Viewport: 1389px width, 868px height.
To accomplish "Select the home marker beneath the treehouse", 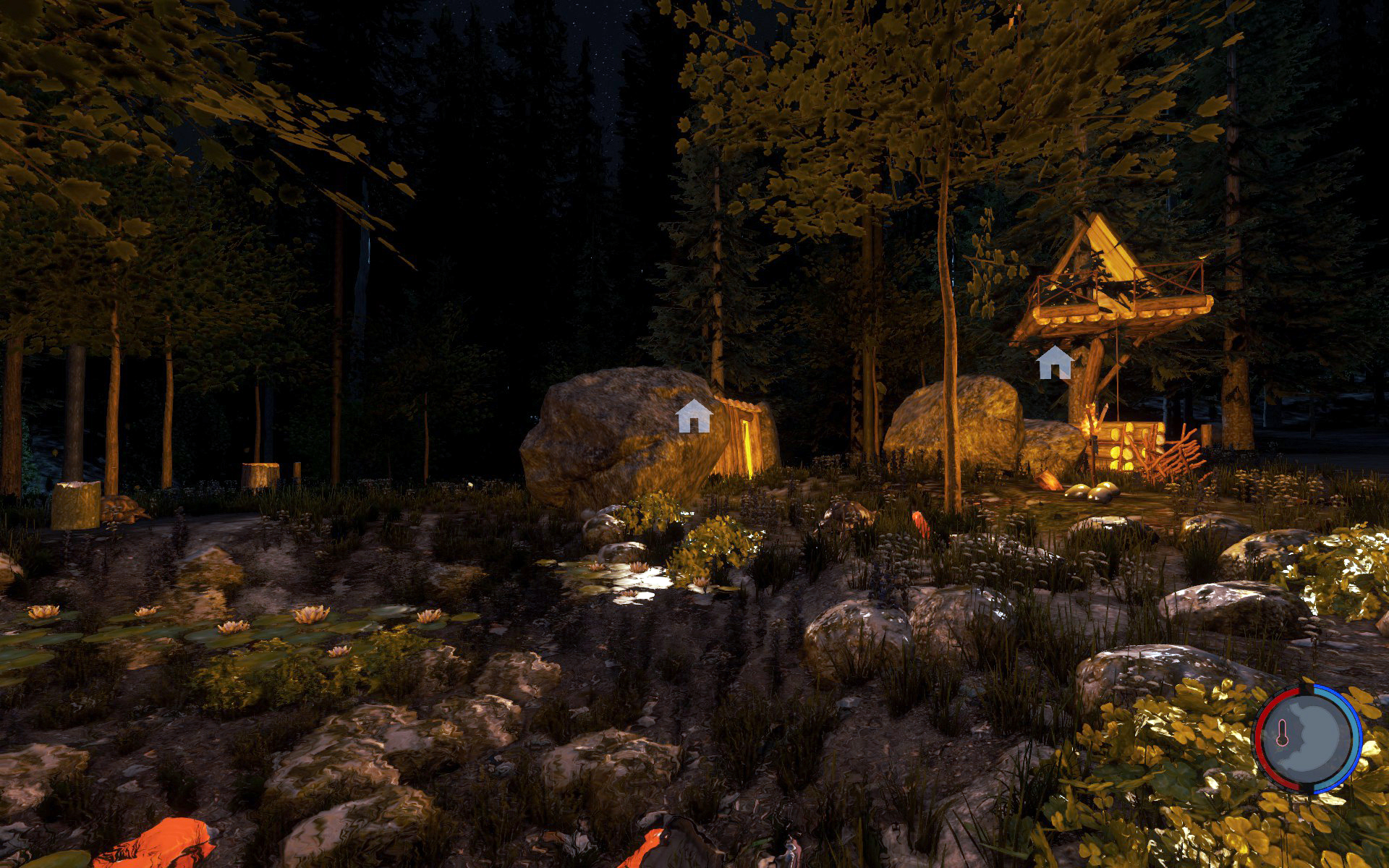I will coord(1054,362).
